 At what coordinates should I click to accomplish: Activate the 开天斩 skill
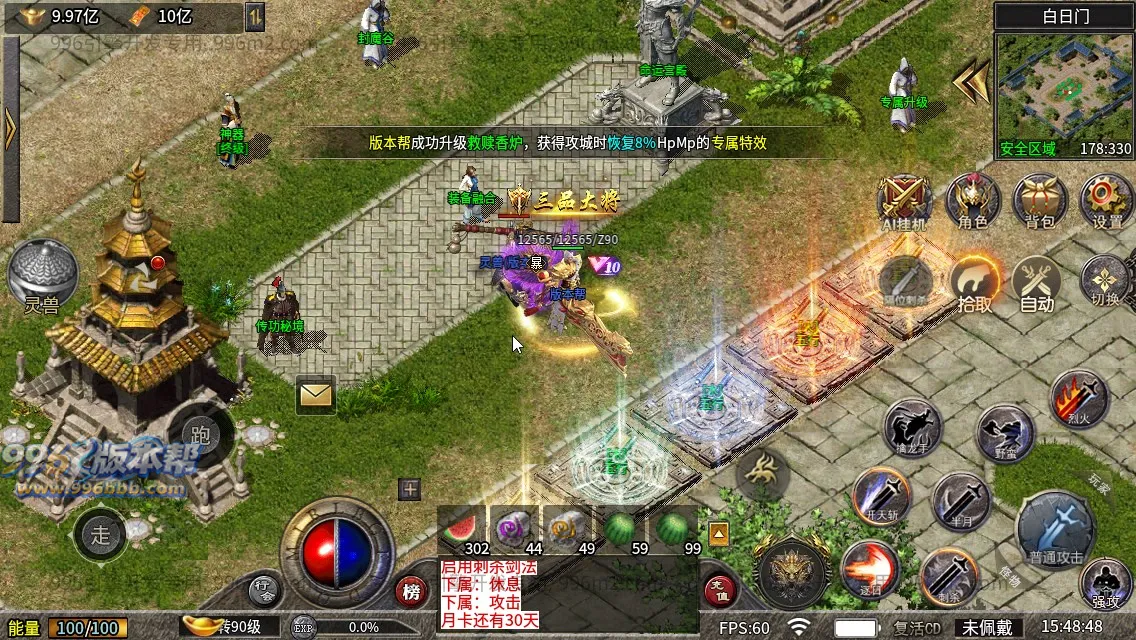click(881, 496)
